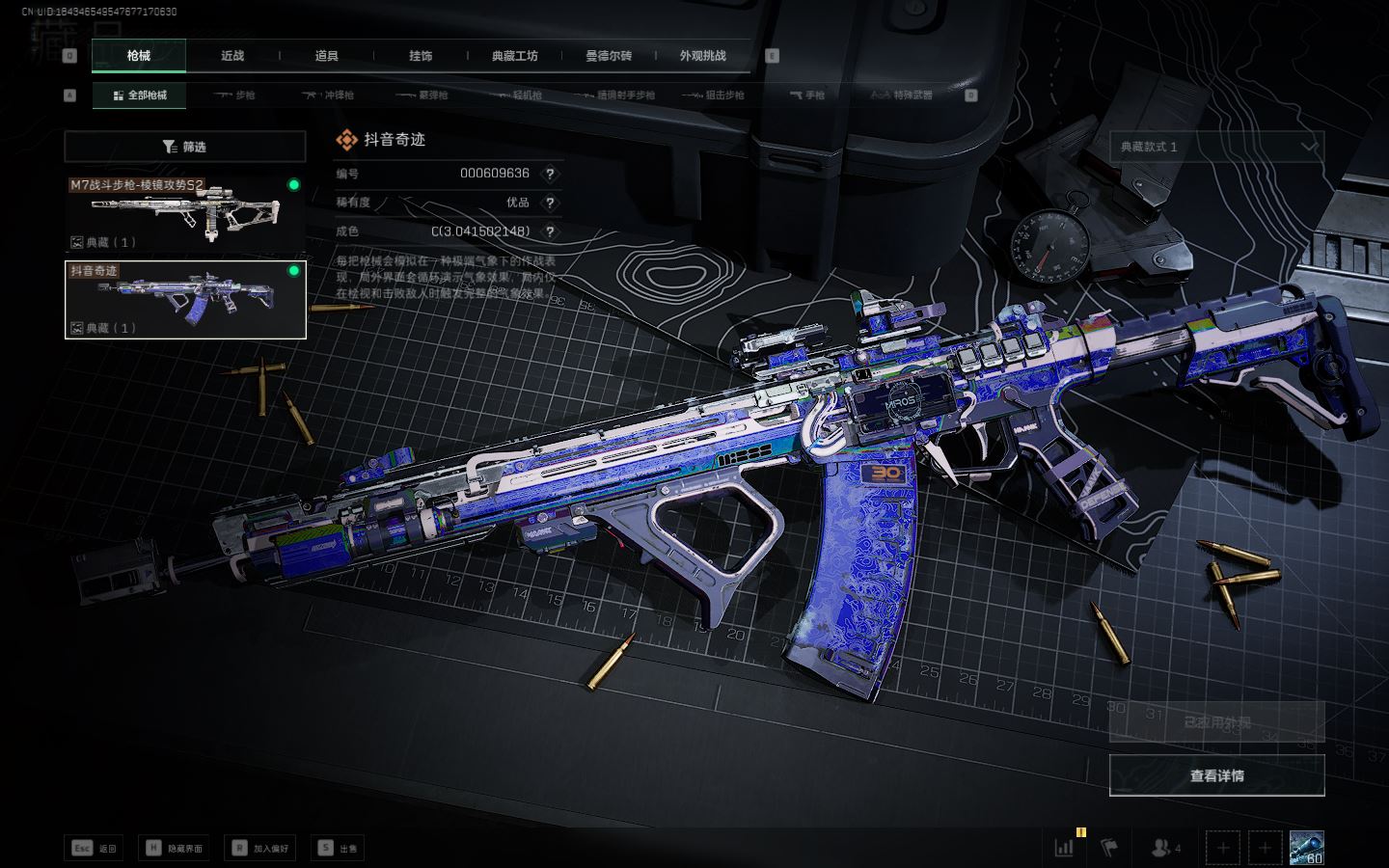Open the 外观挑战 challenges tab
The width and height of the screenshot is (1389, 868).
702,56
